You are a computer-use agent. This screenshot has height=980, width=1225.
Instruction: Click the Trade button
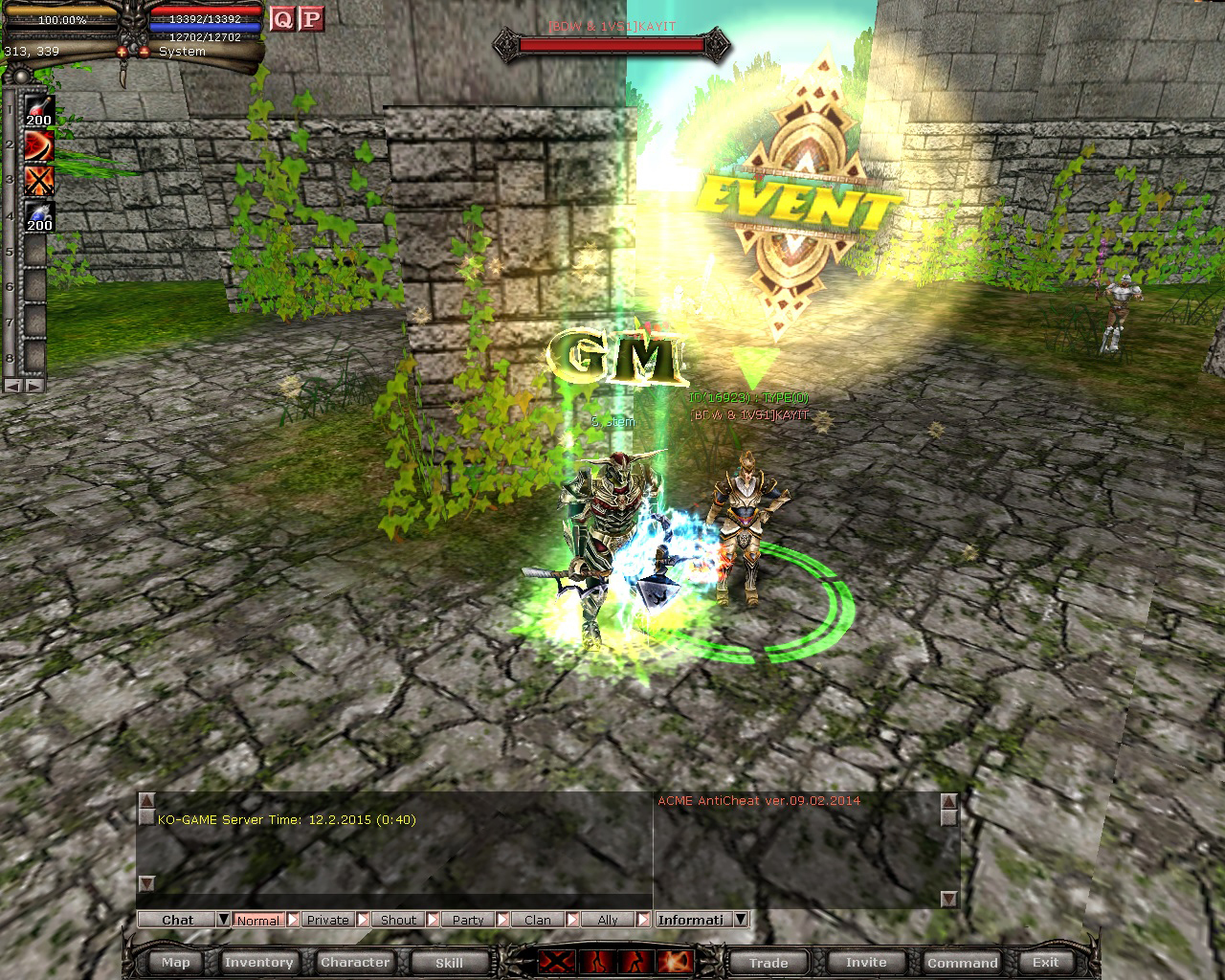tap(768, 963)
